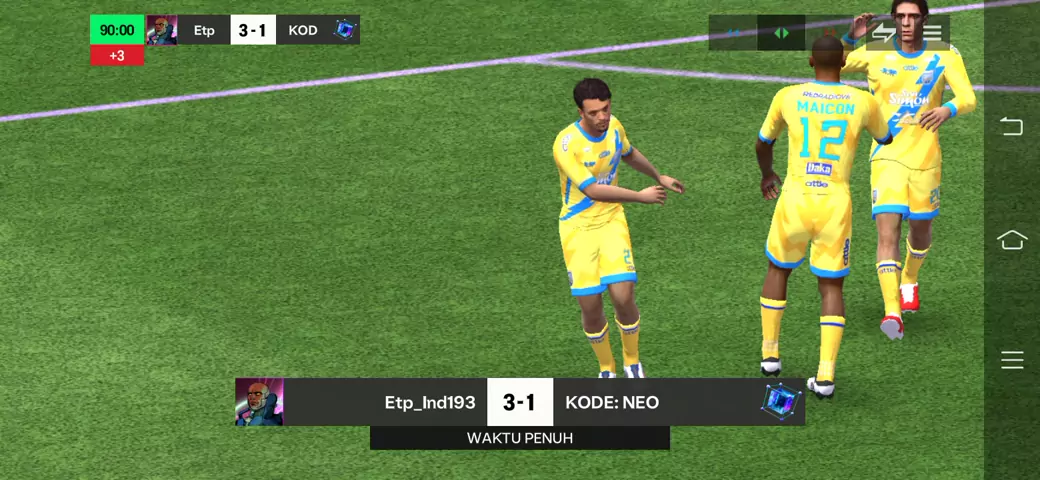
Task: Choose the blue defensive arrows button
Action: (734, 33)
